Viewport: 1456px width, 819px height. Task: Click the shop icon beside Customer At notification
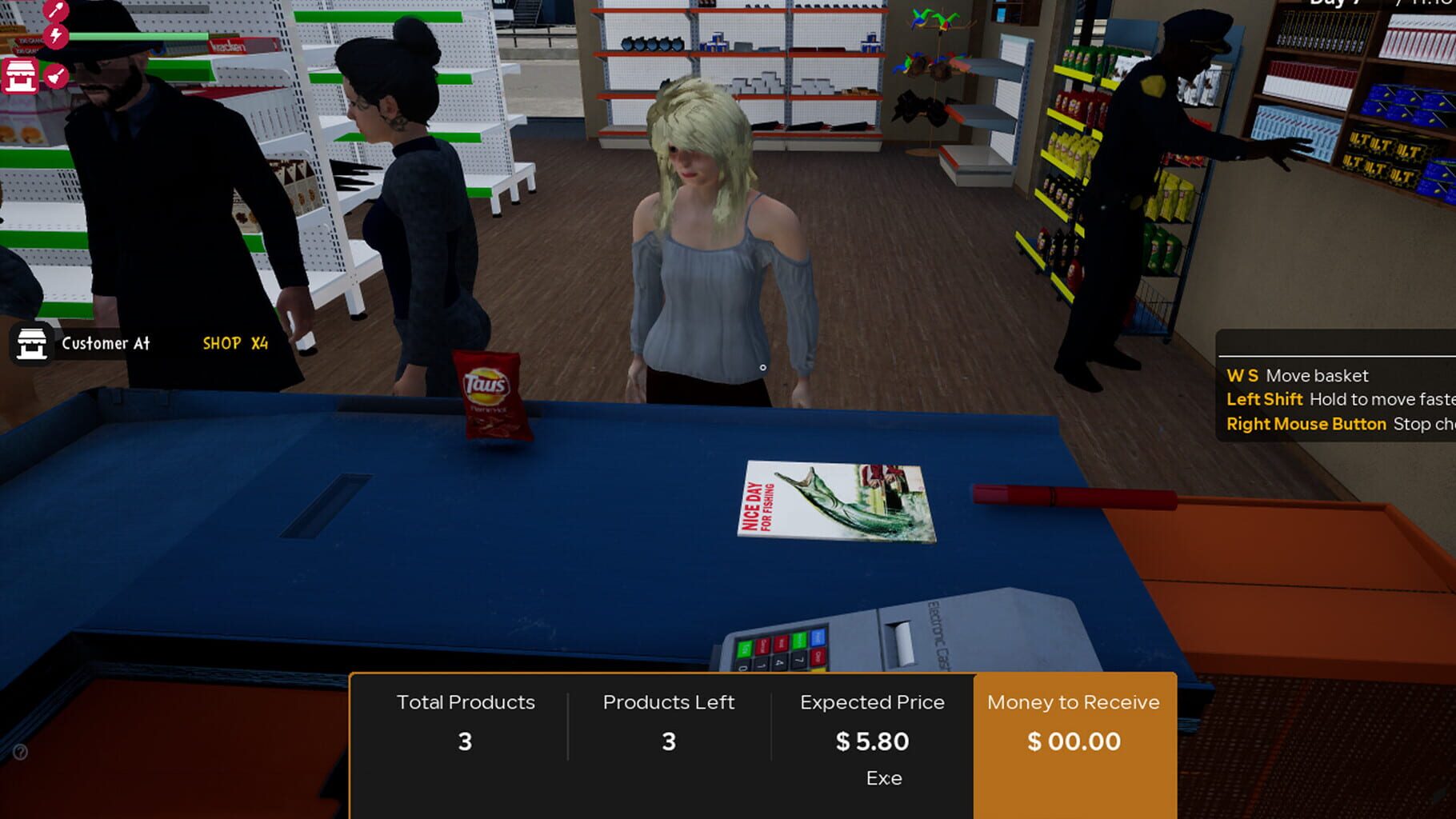click(x=30, y=344)
